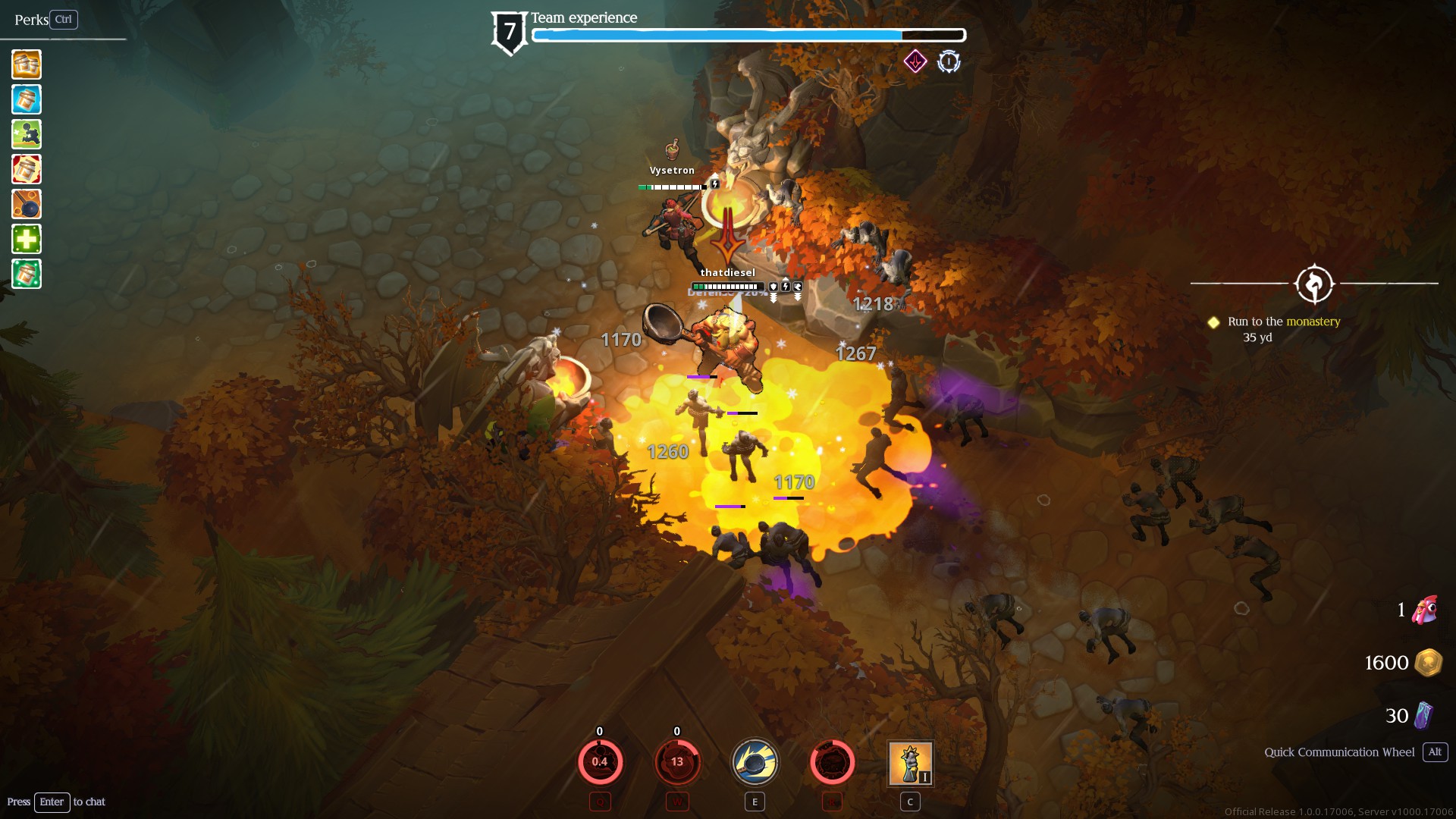Open the Quick Communication Wheel
The width and height of the screenshot is (1456, 819).
[x=1339, y=752]
